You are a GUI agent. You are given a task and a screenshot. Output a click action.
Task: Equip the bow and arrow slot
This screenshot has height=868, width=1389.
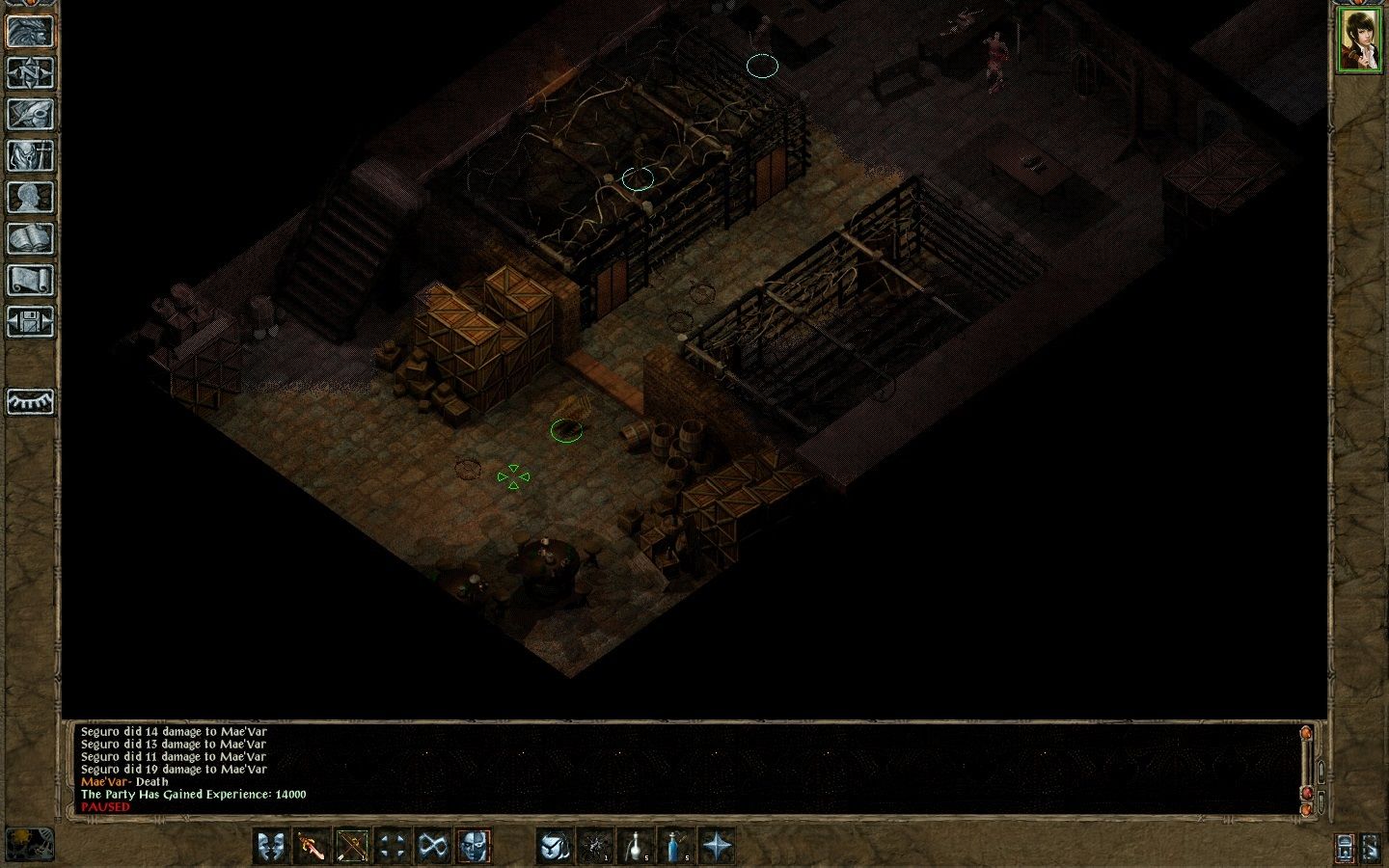click(x=351, y=846)
